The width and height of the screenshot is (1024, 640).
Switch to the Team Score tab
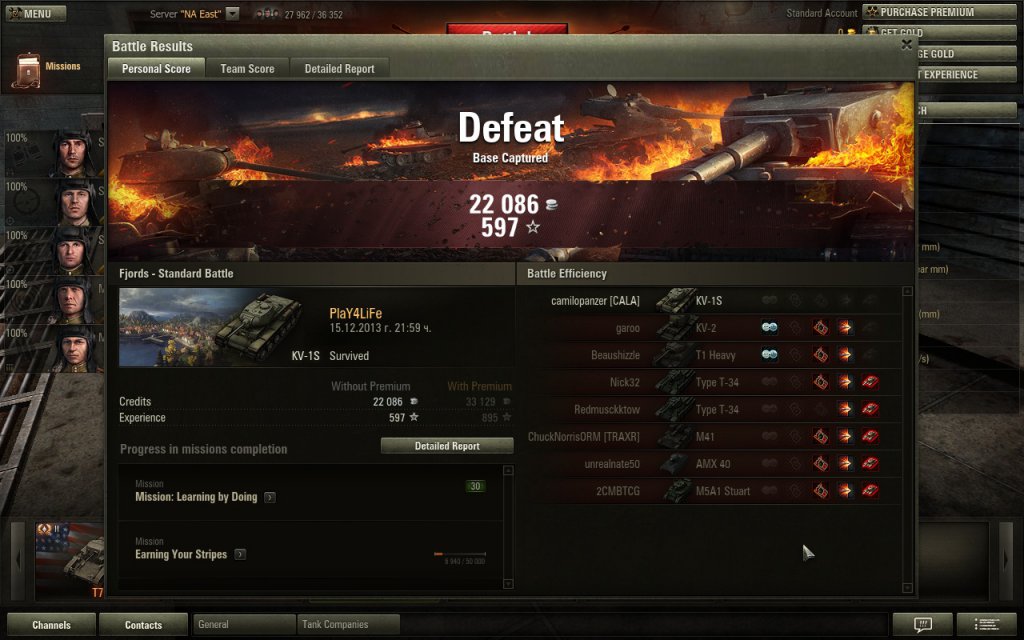pos(247,69)
